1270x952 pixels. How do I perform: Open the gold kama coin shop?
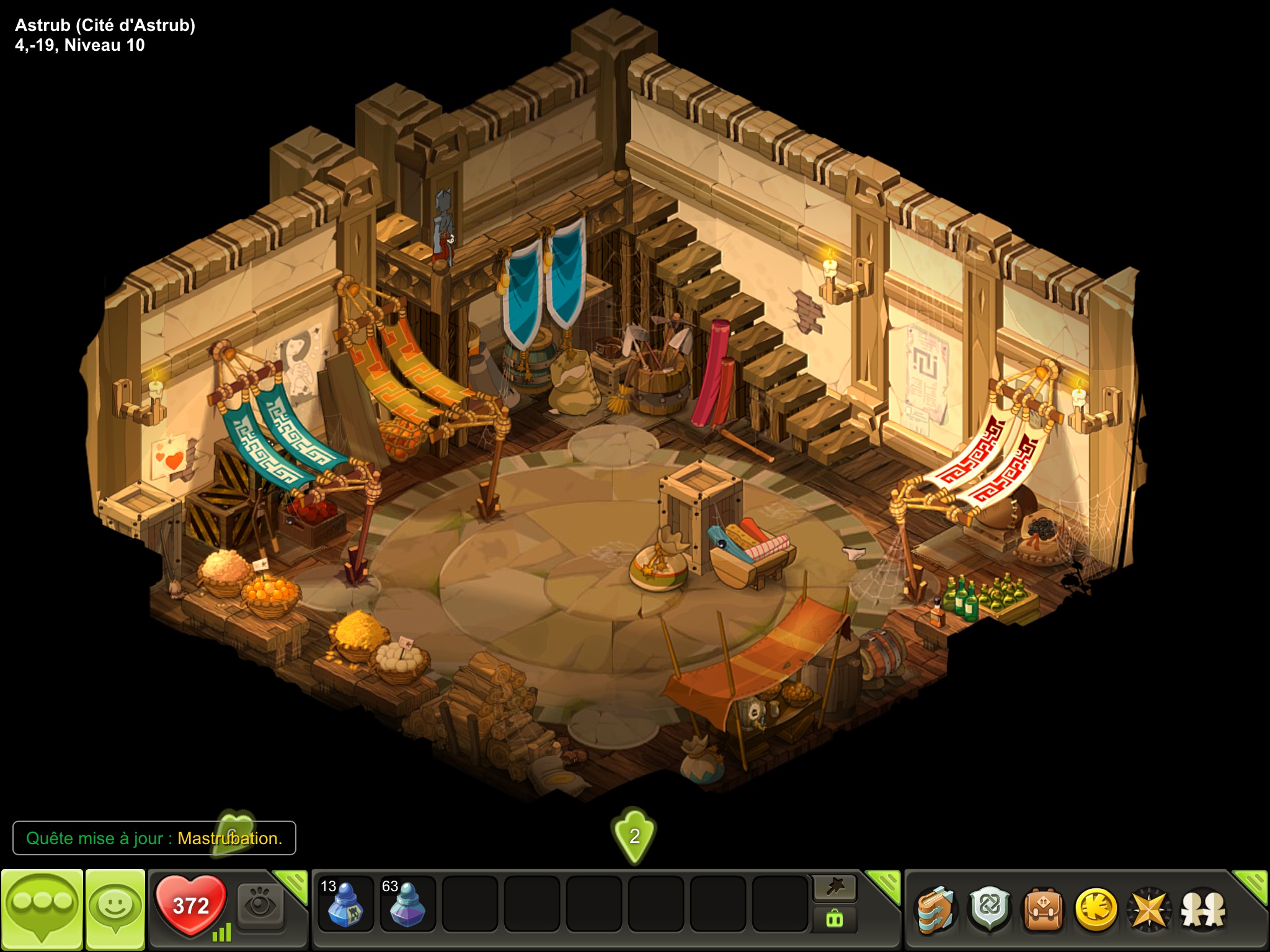click(1096, 910)
